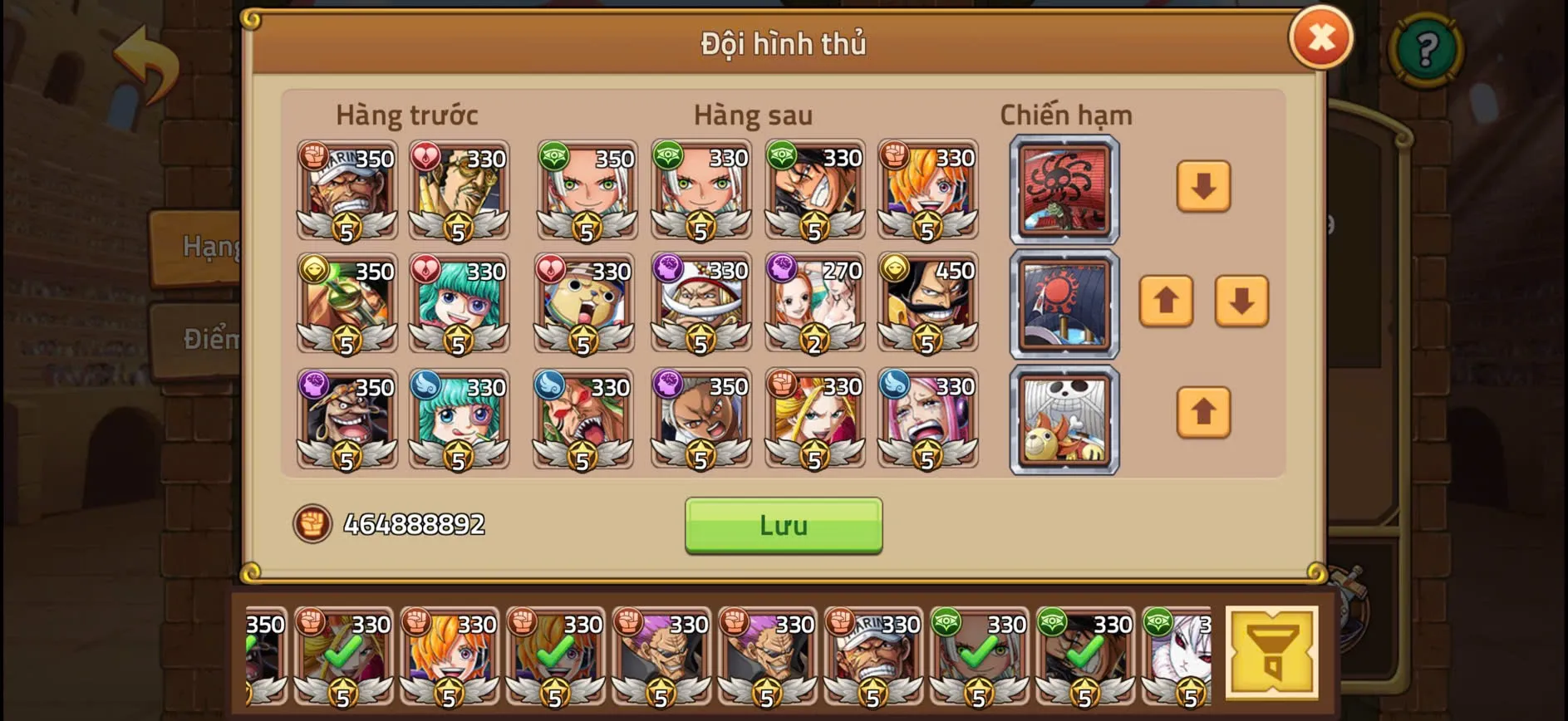1568x721 pixels.
Task: Switch to the Hạng tab
Action: (x=209, y=246)
